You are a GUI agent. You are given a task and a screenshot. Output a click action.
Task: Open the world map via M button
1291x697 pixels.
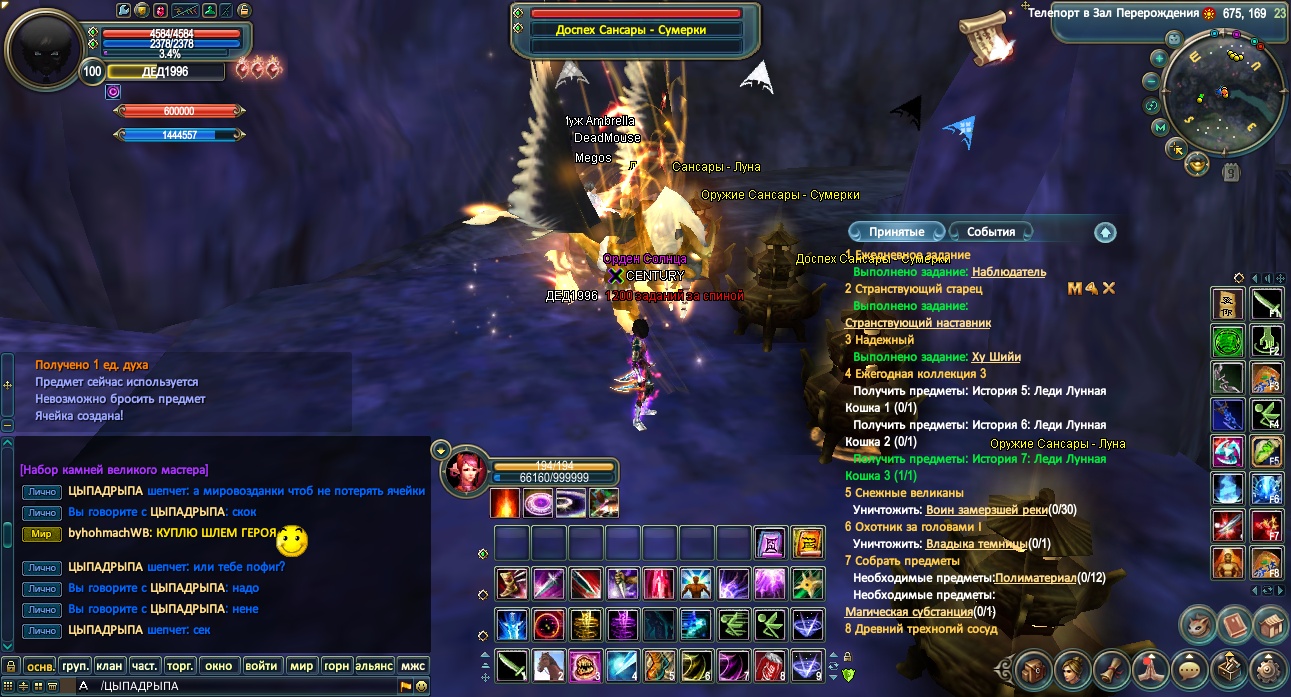[x=1160, y=127]
